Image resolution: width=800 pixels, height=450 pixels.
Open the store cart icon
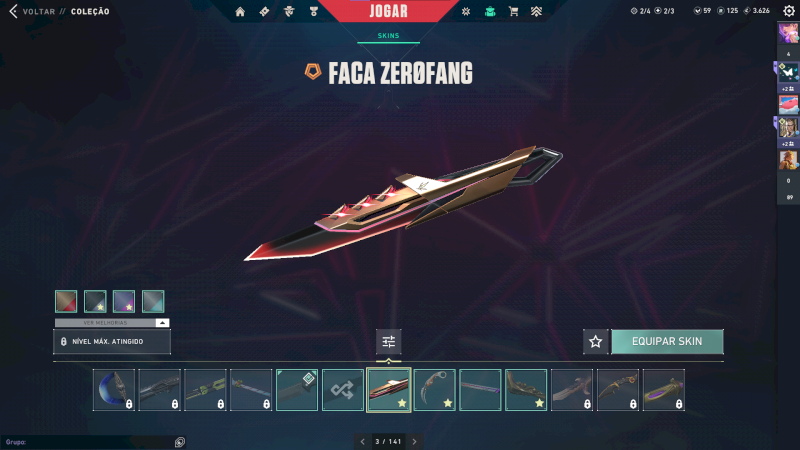point(513,12)
